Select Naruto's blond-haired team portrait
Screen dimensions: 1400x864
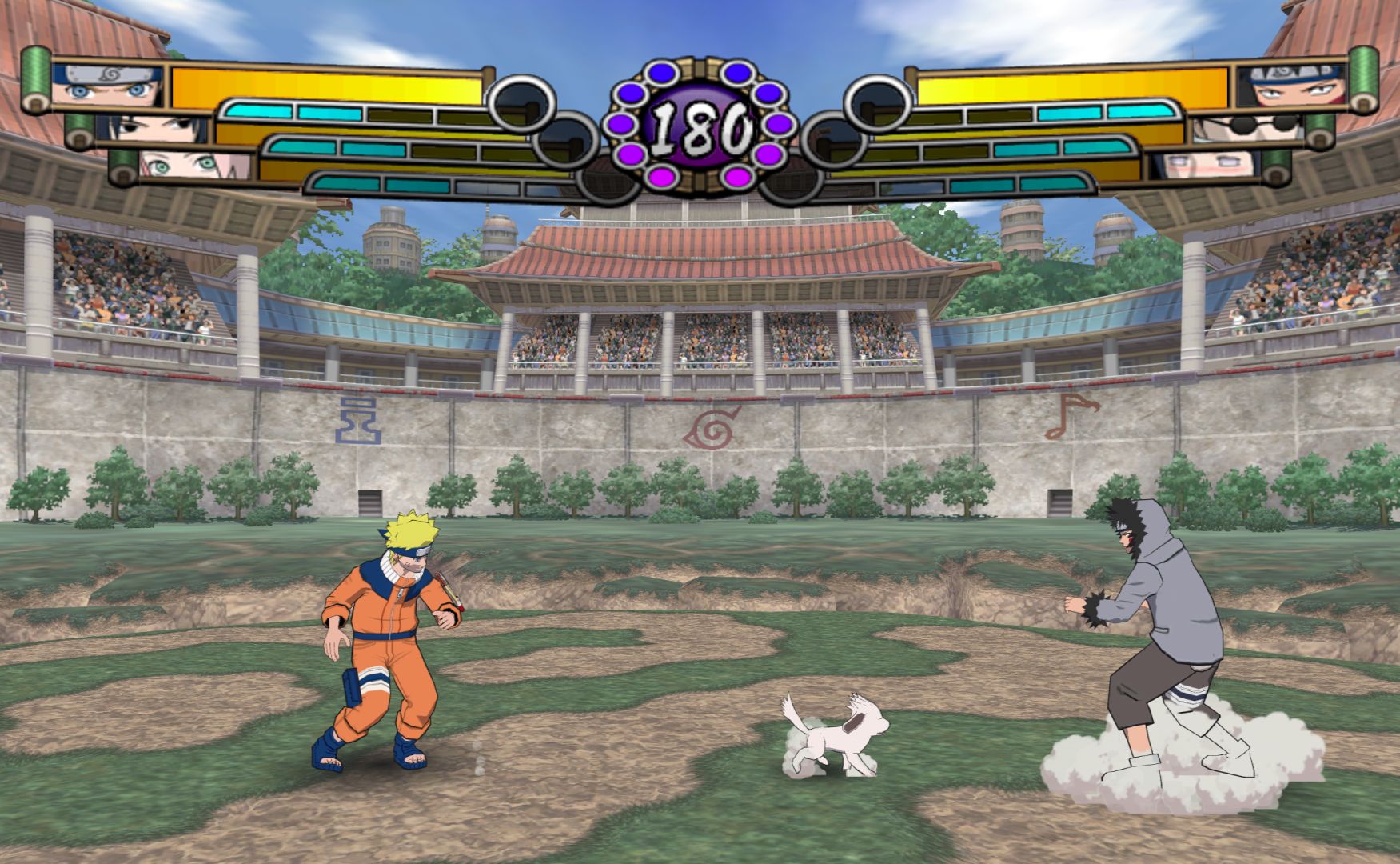point(107,86)
